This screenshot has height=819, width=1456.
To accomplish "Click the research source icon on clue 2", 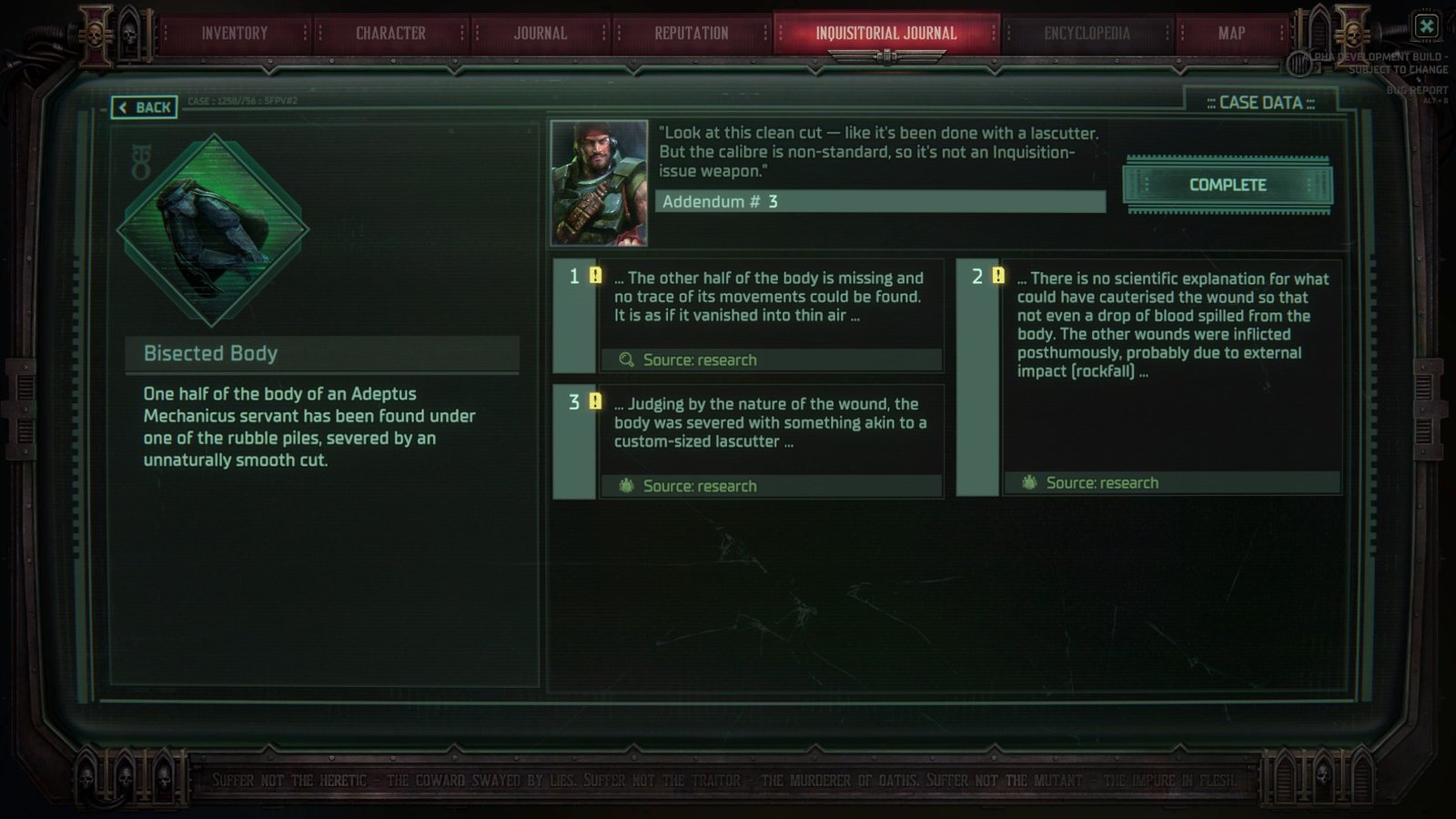I will pos(1029,482).
